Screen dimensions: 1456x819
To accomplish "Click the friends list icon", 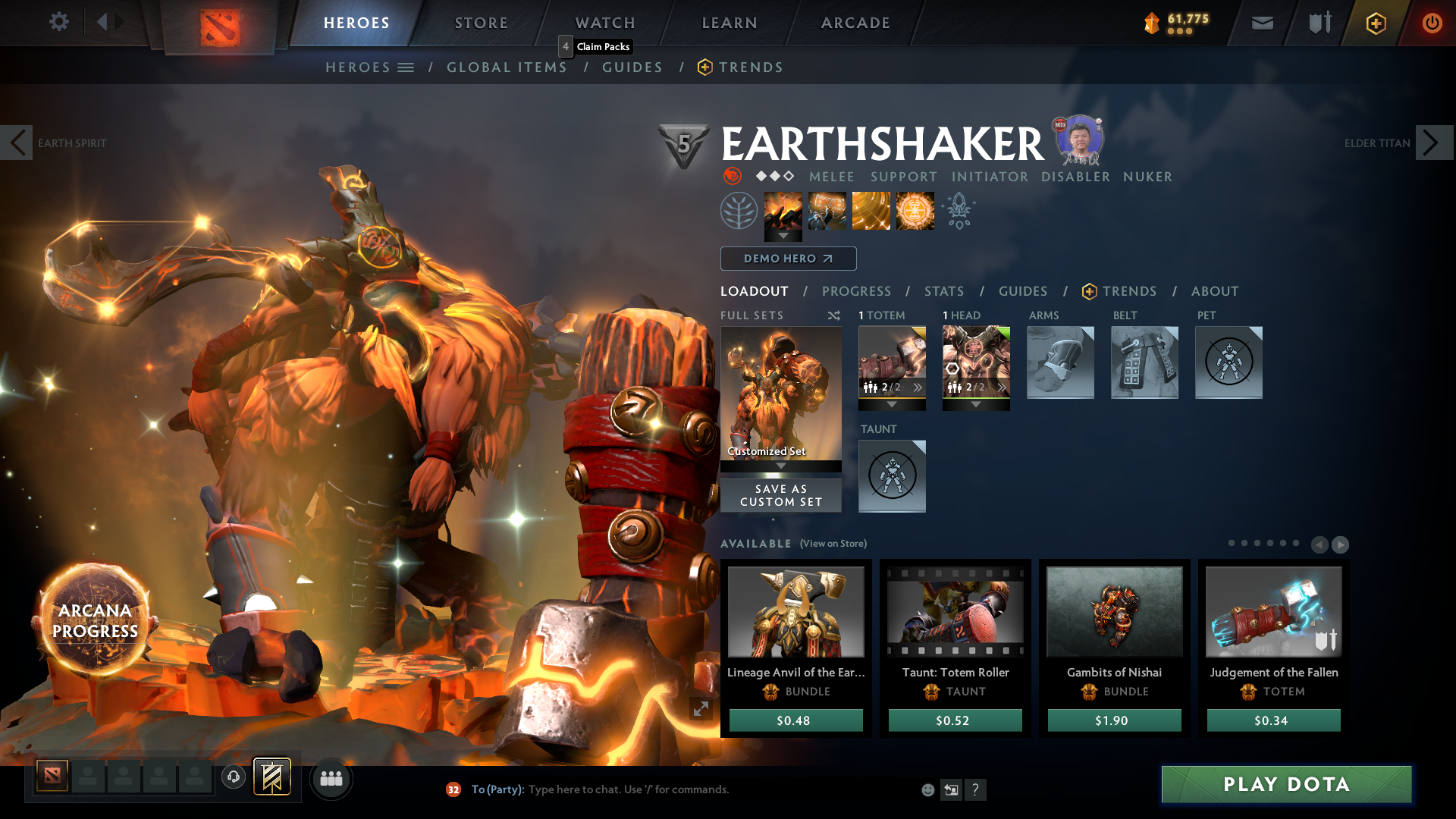I will 331,778.
